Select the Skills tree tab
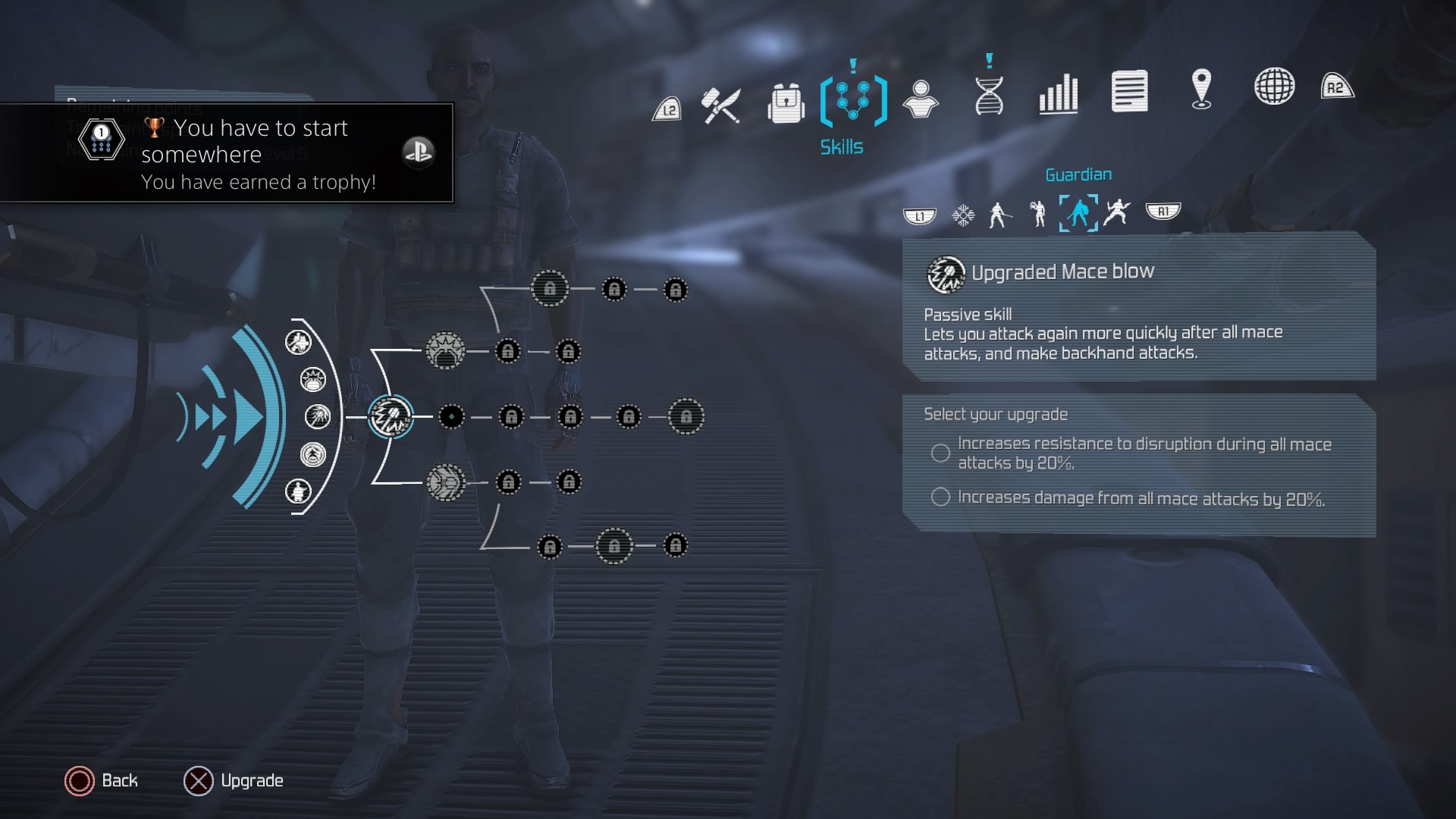Viewport: 1456px width, 819px height. tap(853, 101)
